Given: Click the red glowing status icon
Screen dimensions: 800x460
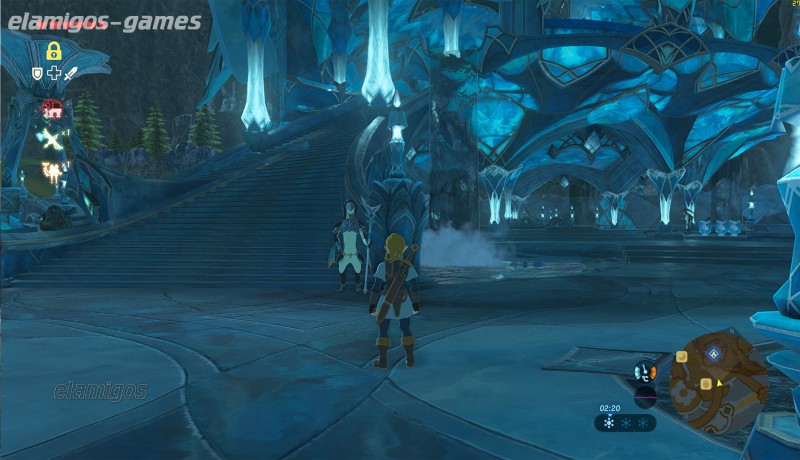Looking at the screenshot, I should coord(50,108).
